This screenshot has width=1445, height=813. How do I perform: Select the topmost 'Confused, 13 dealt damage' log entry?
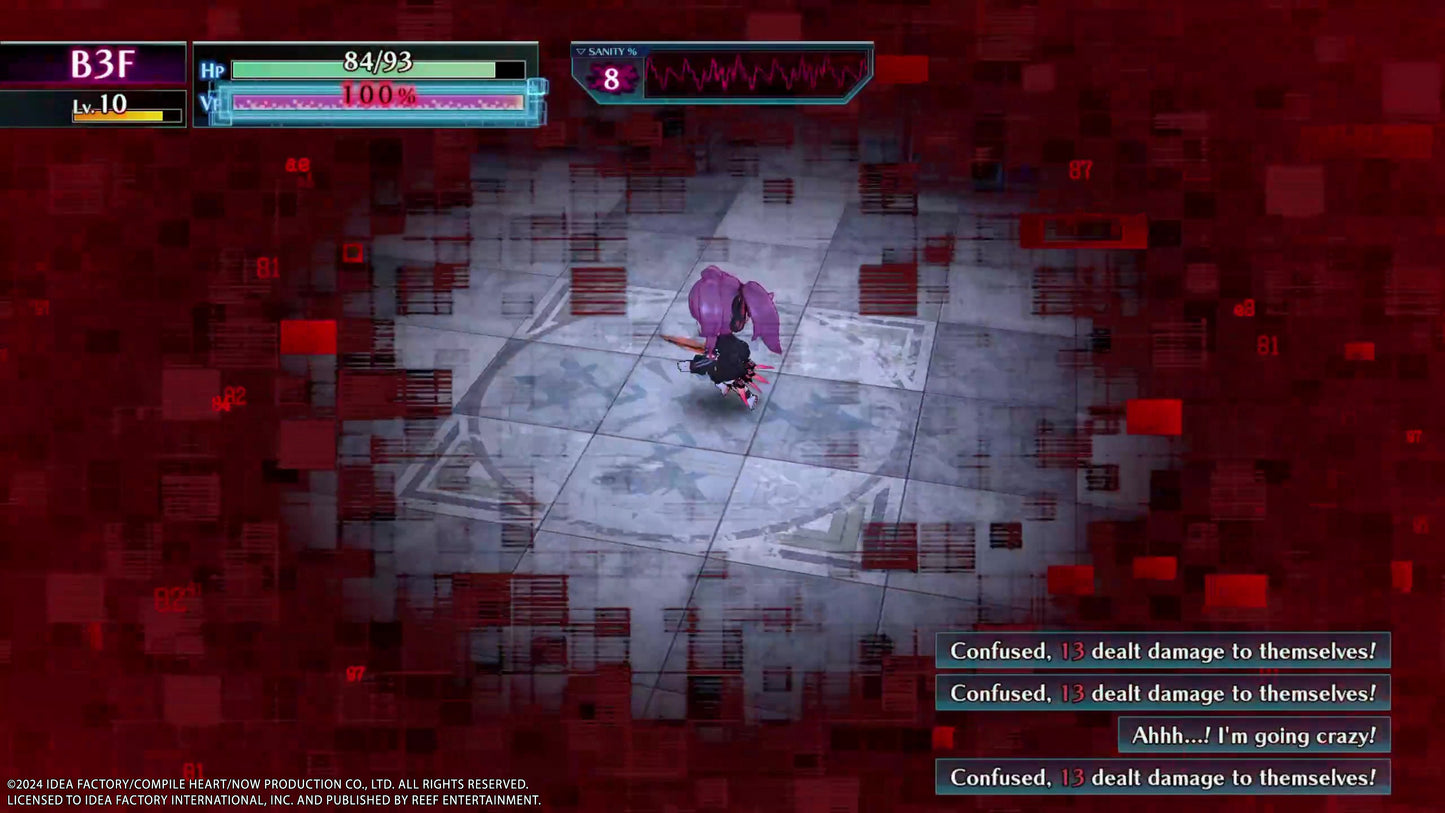(x=1160, y=650)
